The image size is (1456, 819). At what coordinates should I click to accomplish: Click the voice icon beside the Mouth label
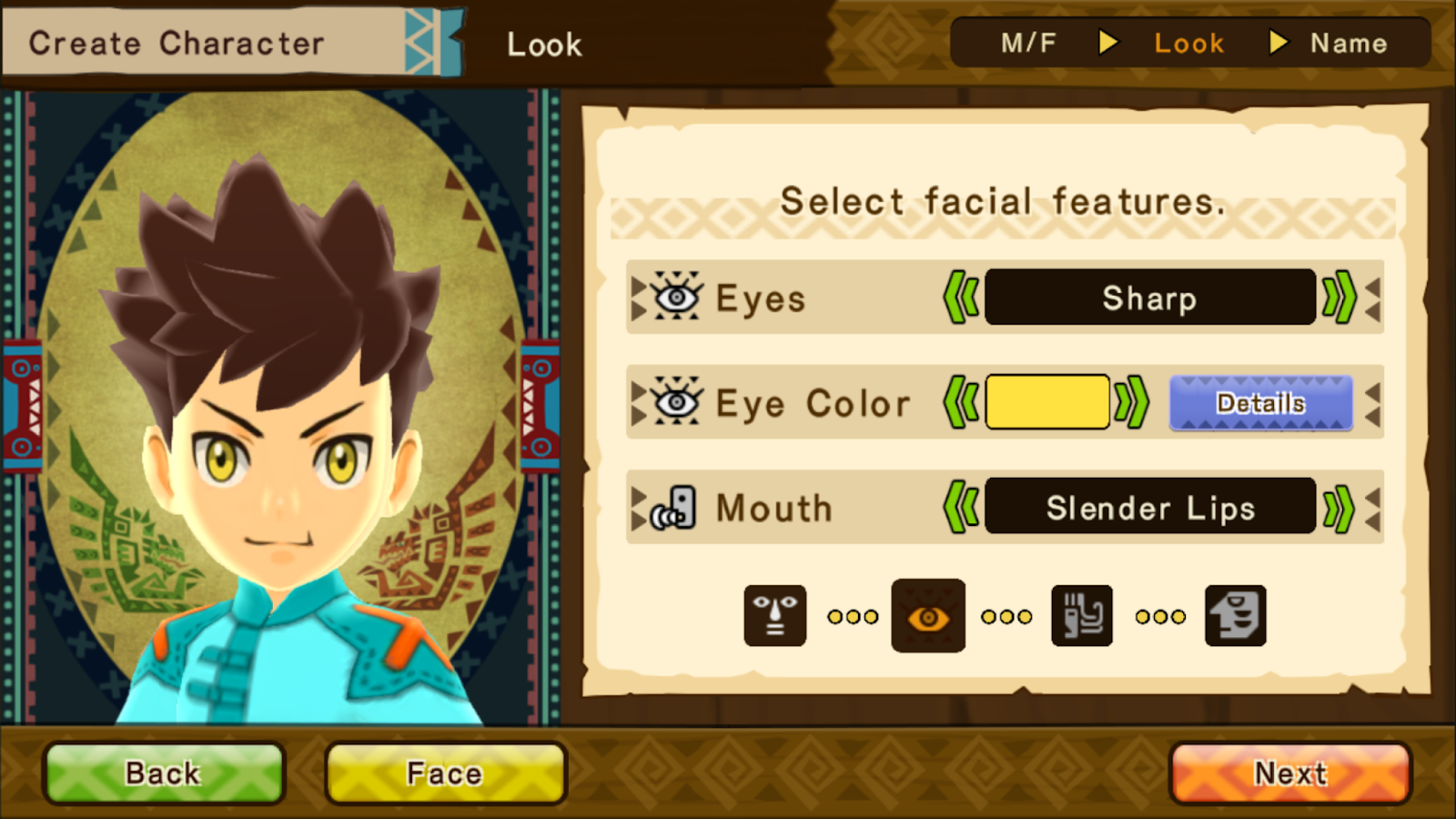point(674,507)
